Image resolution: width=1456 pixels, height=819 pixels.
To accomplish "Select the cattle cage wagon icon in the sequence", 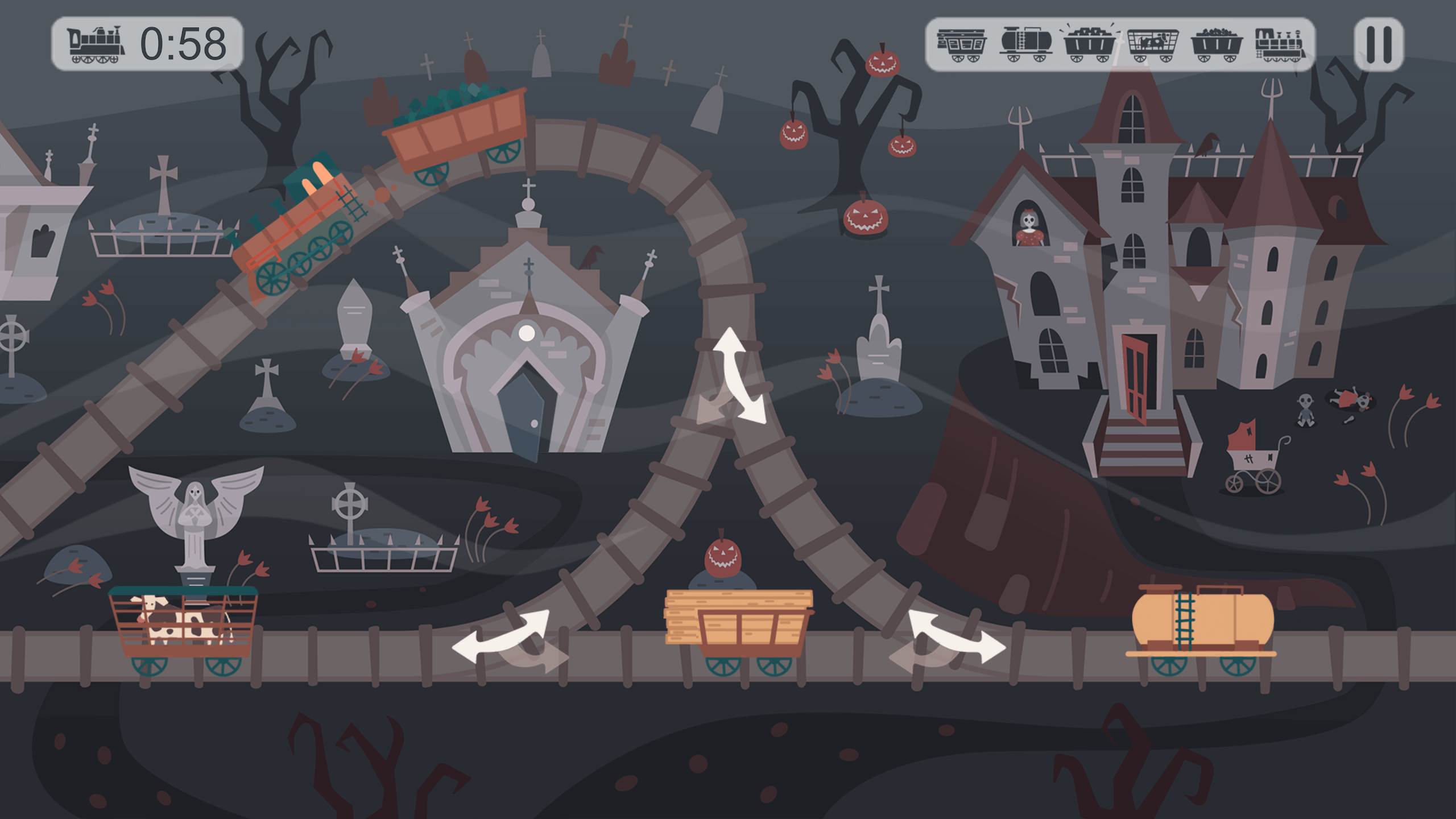I will pyautogui.click(x=1153, y=44).
